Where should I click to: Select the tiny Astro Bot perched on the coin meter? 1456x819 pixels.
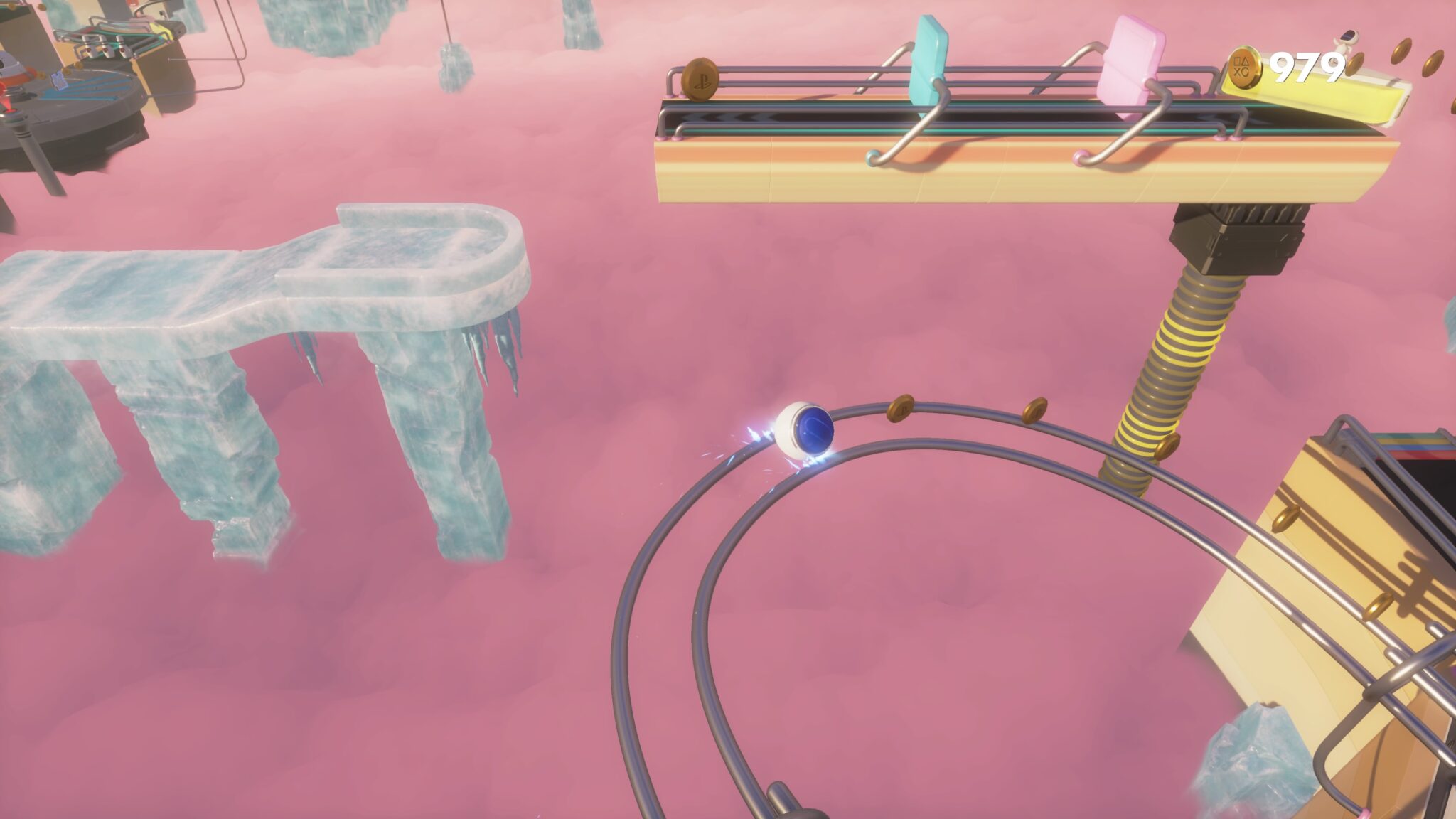point(1345,40)
